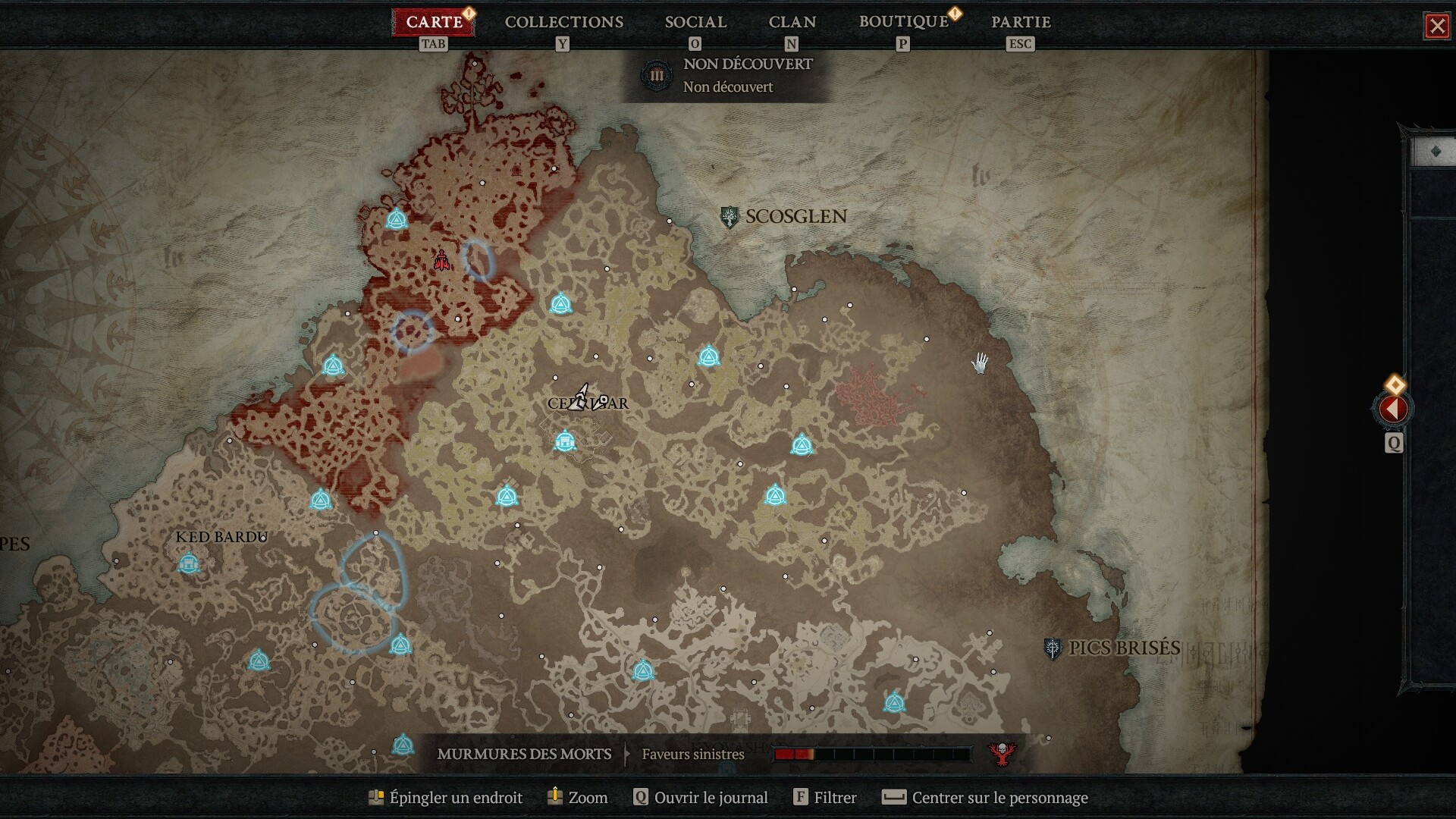Select the Cerrigar town waypoint icon
Image resolution: width=1456 pixels, height=819 pixels.
pos(564,441)
